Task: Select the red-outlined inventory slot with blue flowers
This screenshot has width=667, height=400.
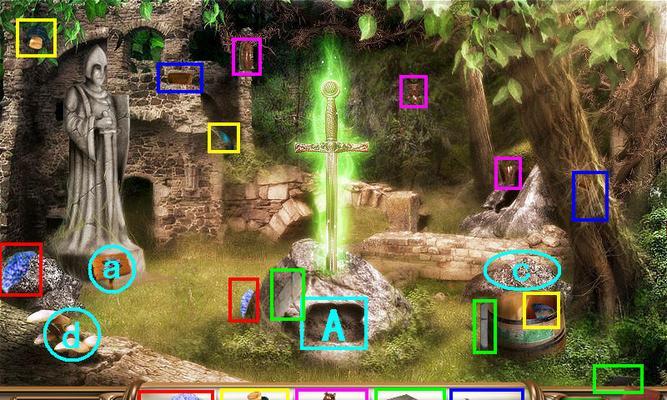Action: point(177,395)
